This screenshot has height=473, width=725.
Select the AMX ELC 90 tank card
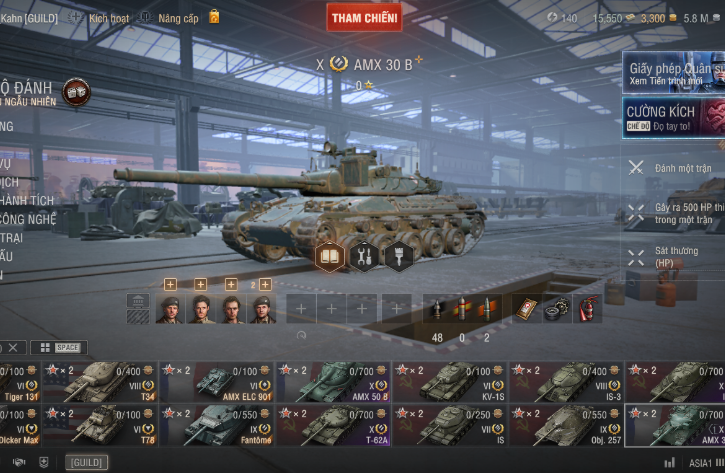coord(217,382)
